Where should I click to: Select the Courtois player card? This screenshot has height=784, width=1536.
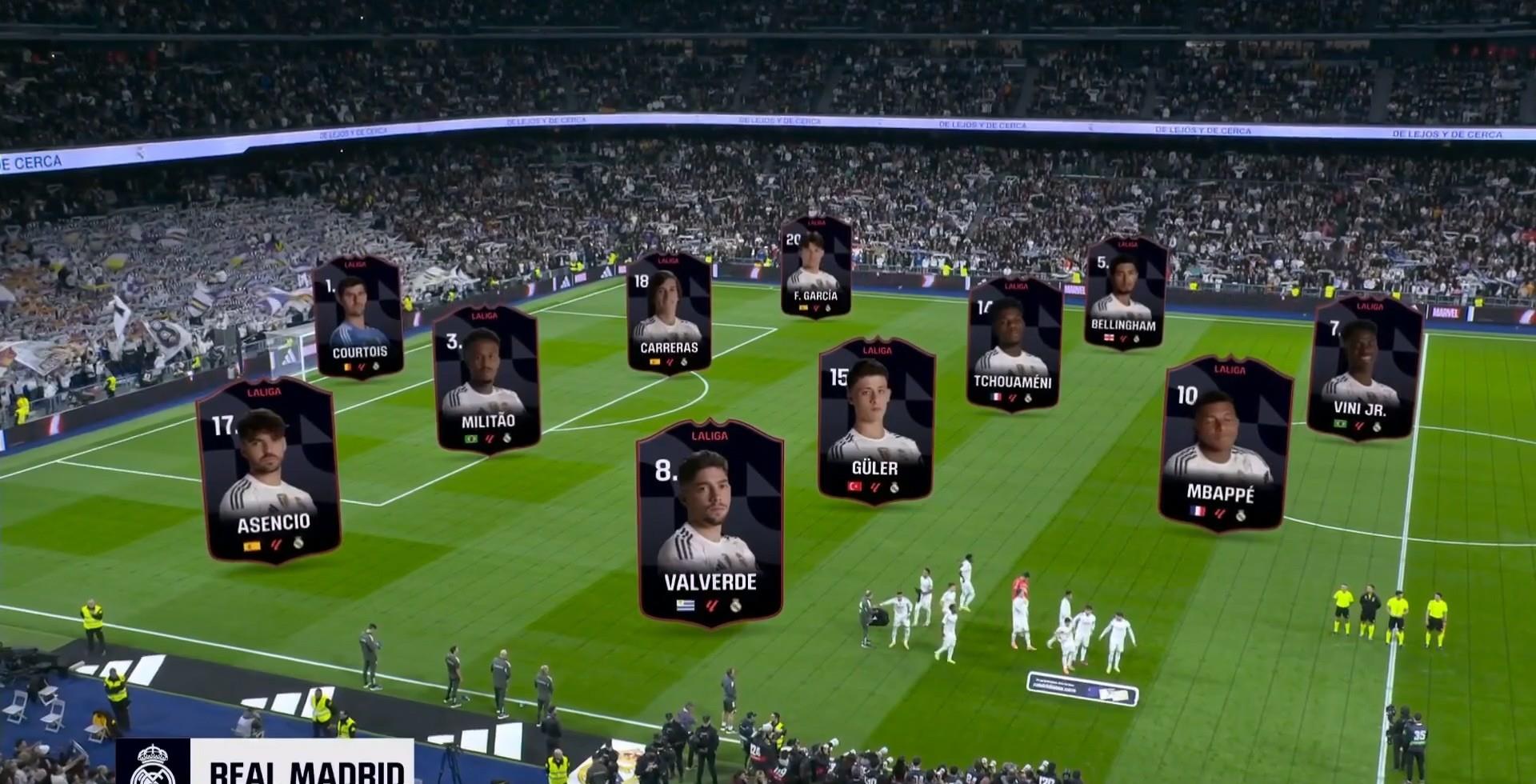coord(359,317)
